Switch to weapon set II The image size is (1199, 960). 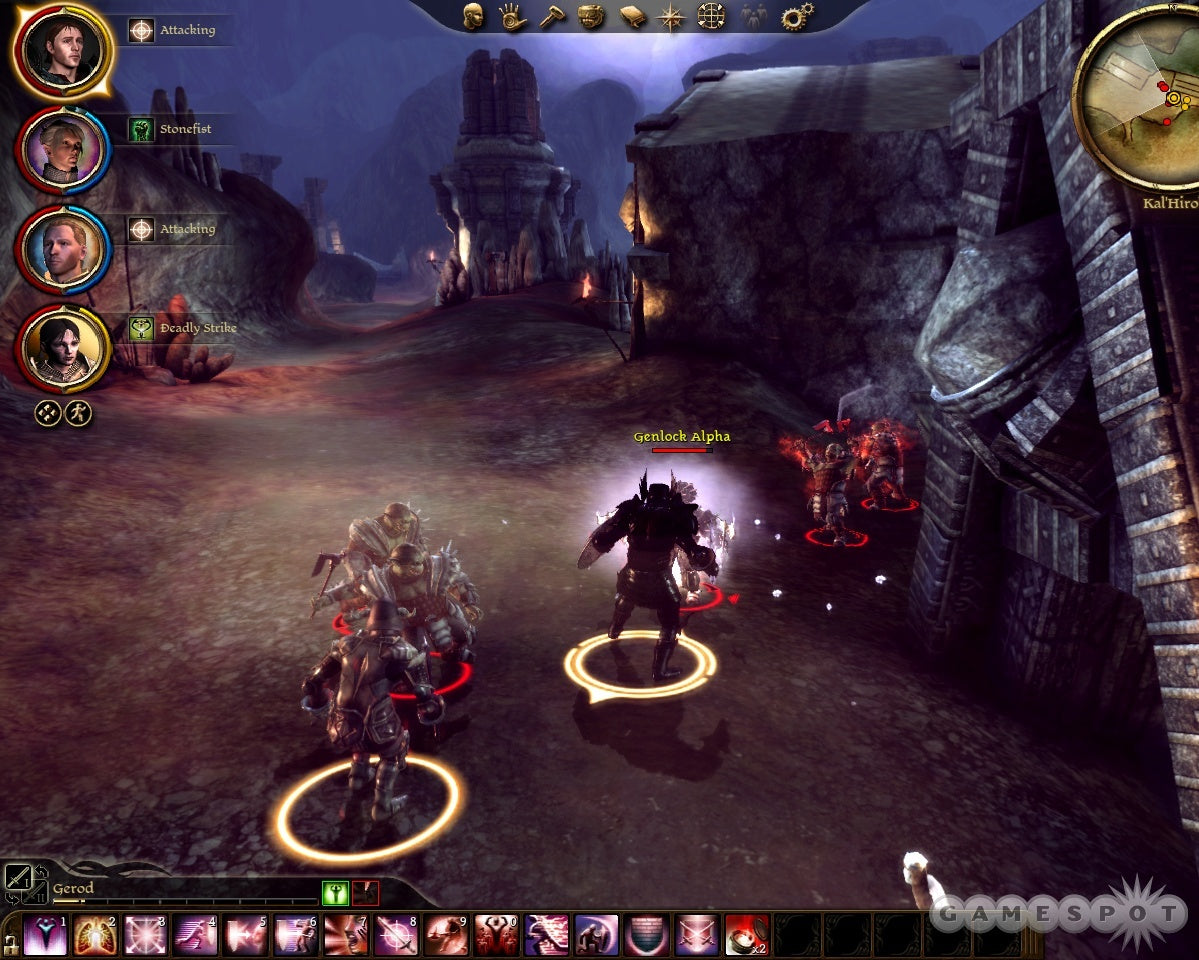(38, 893)
